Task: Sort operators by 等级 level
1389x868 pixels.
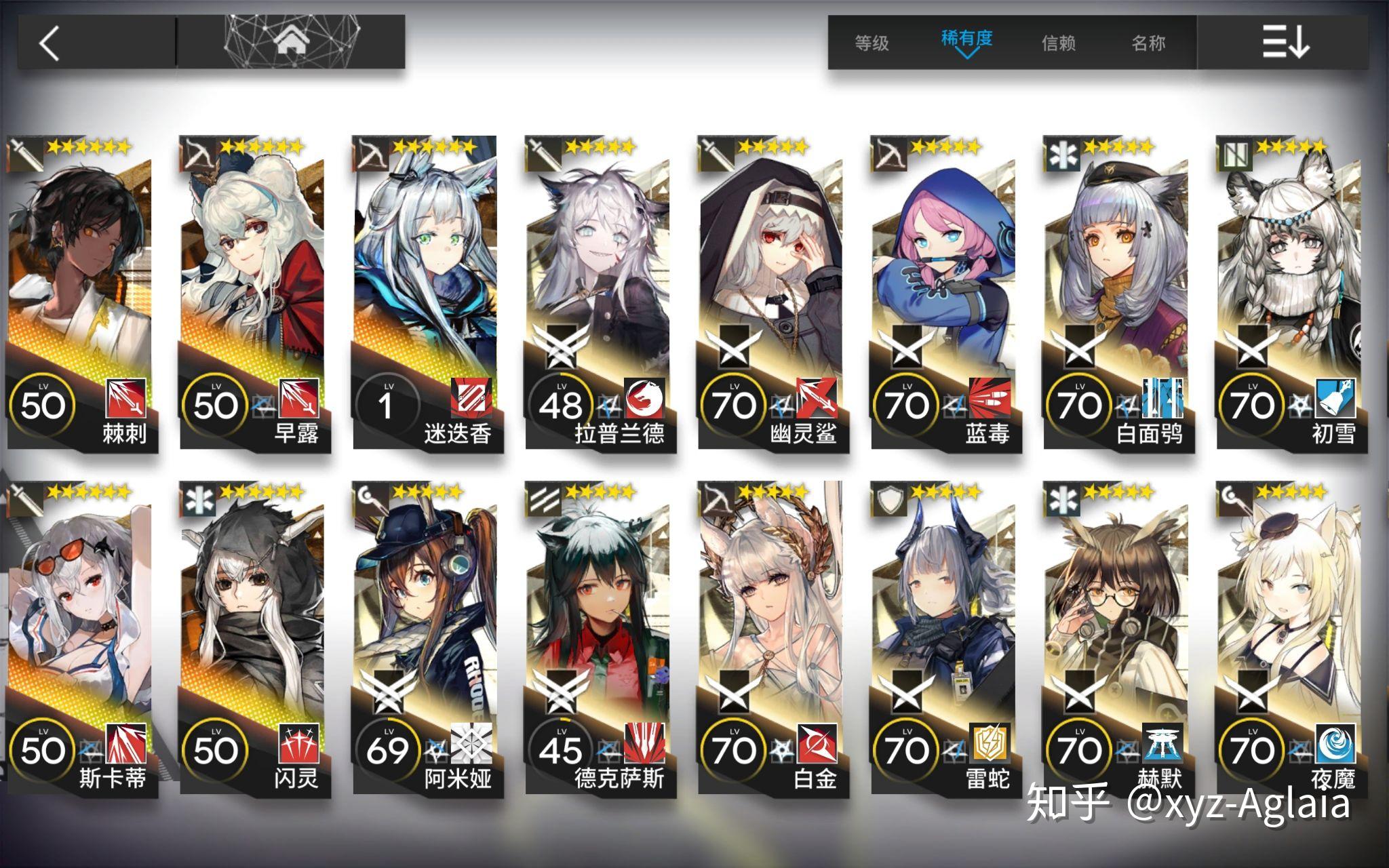Action: [x=872, y=43]
